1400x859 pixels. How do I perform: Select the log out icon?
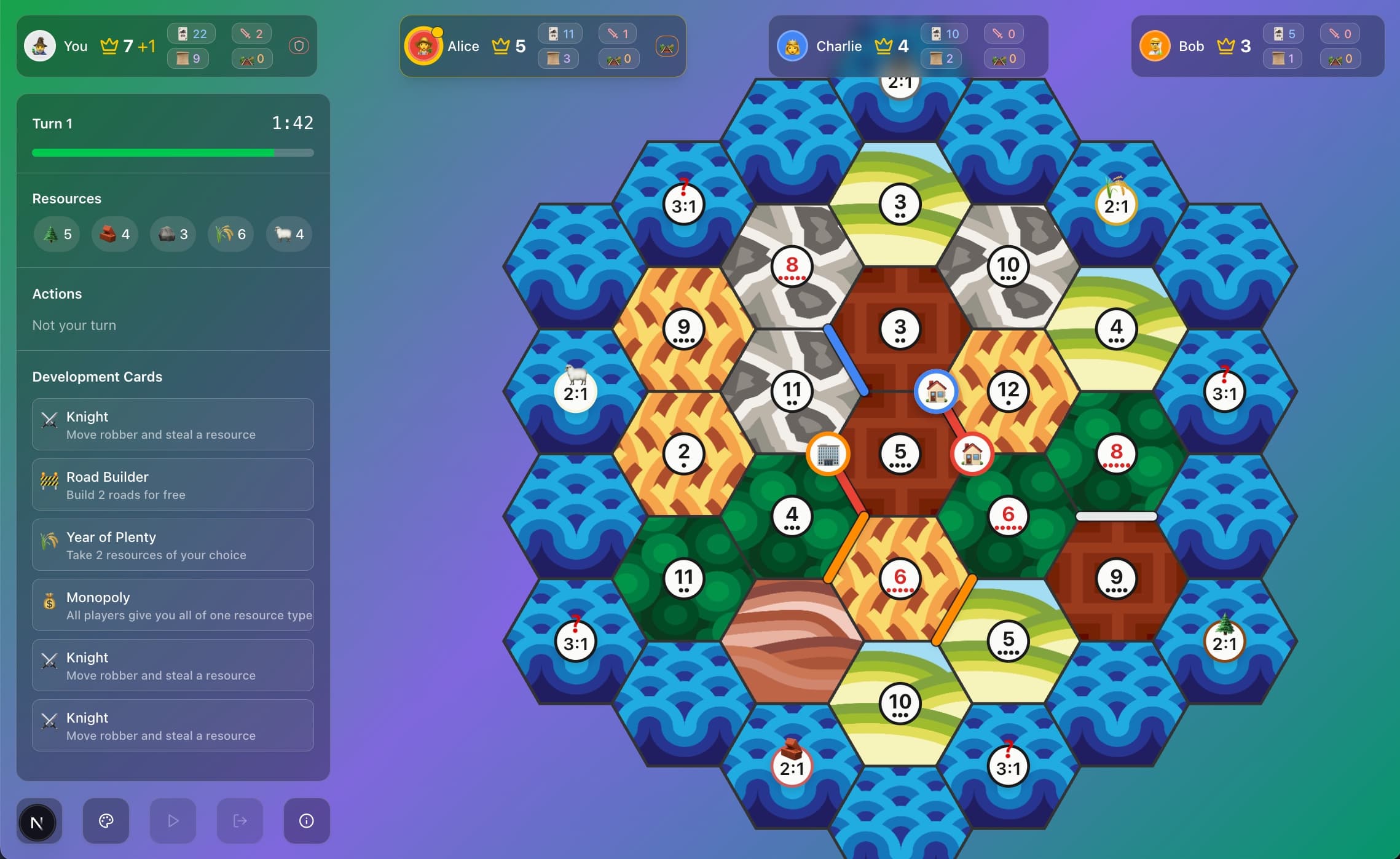(x=240, y=821)
